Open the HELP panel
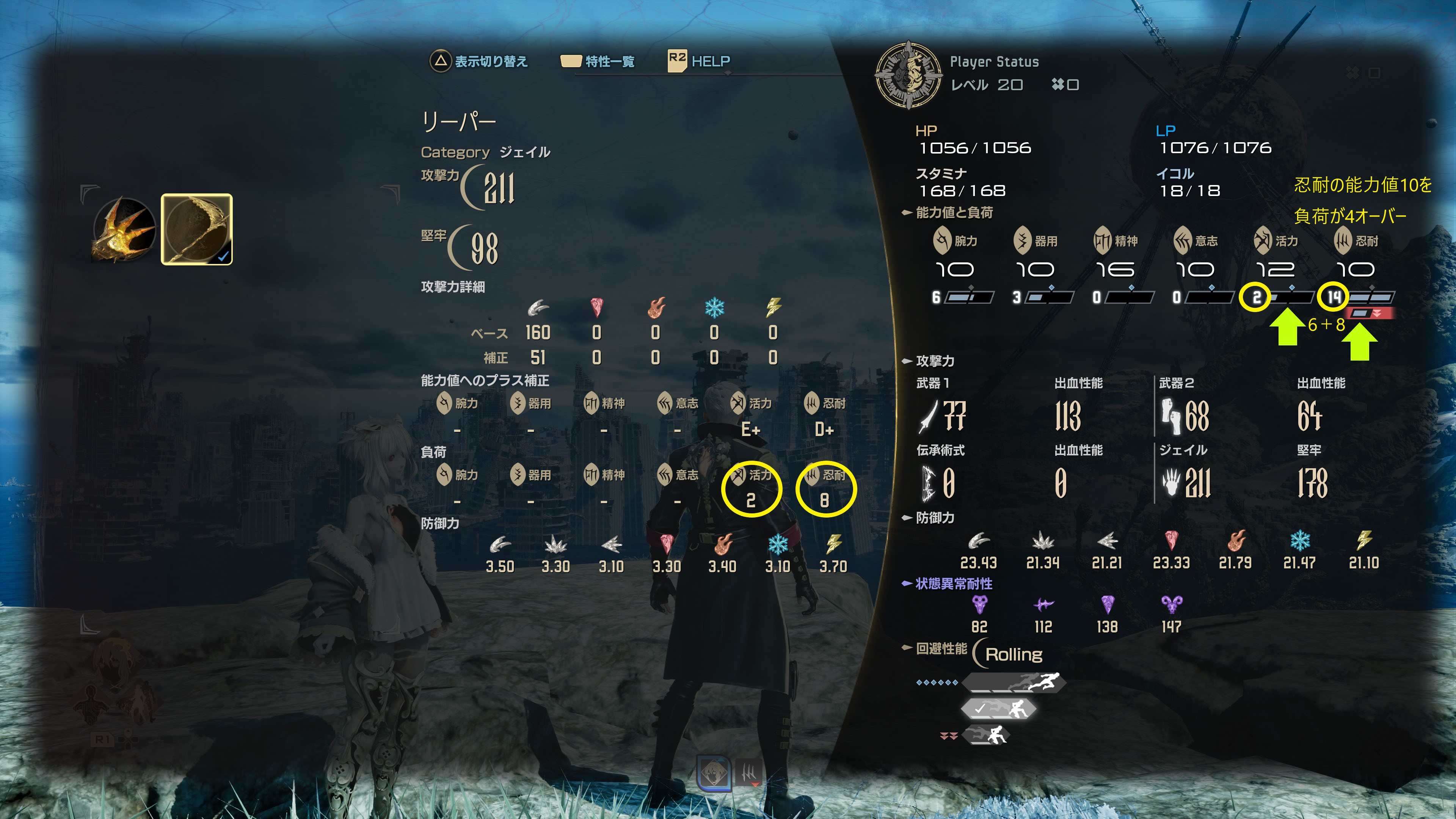Screen dimensions: 1456x819 710,61
